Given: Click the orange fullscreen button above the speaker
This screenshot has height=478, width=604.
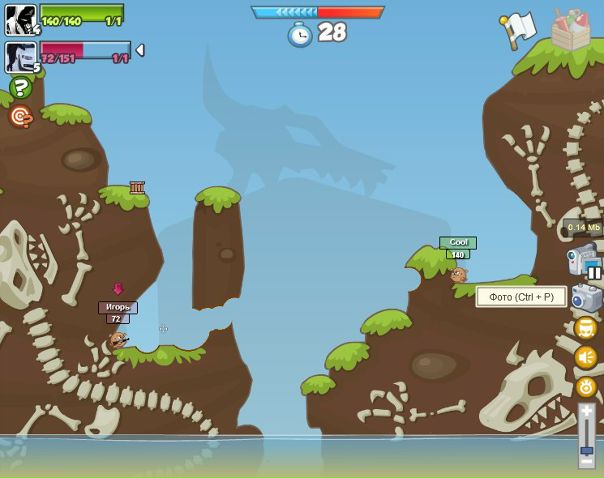Looking at the screenshot, I should coord(586,328).
